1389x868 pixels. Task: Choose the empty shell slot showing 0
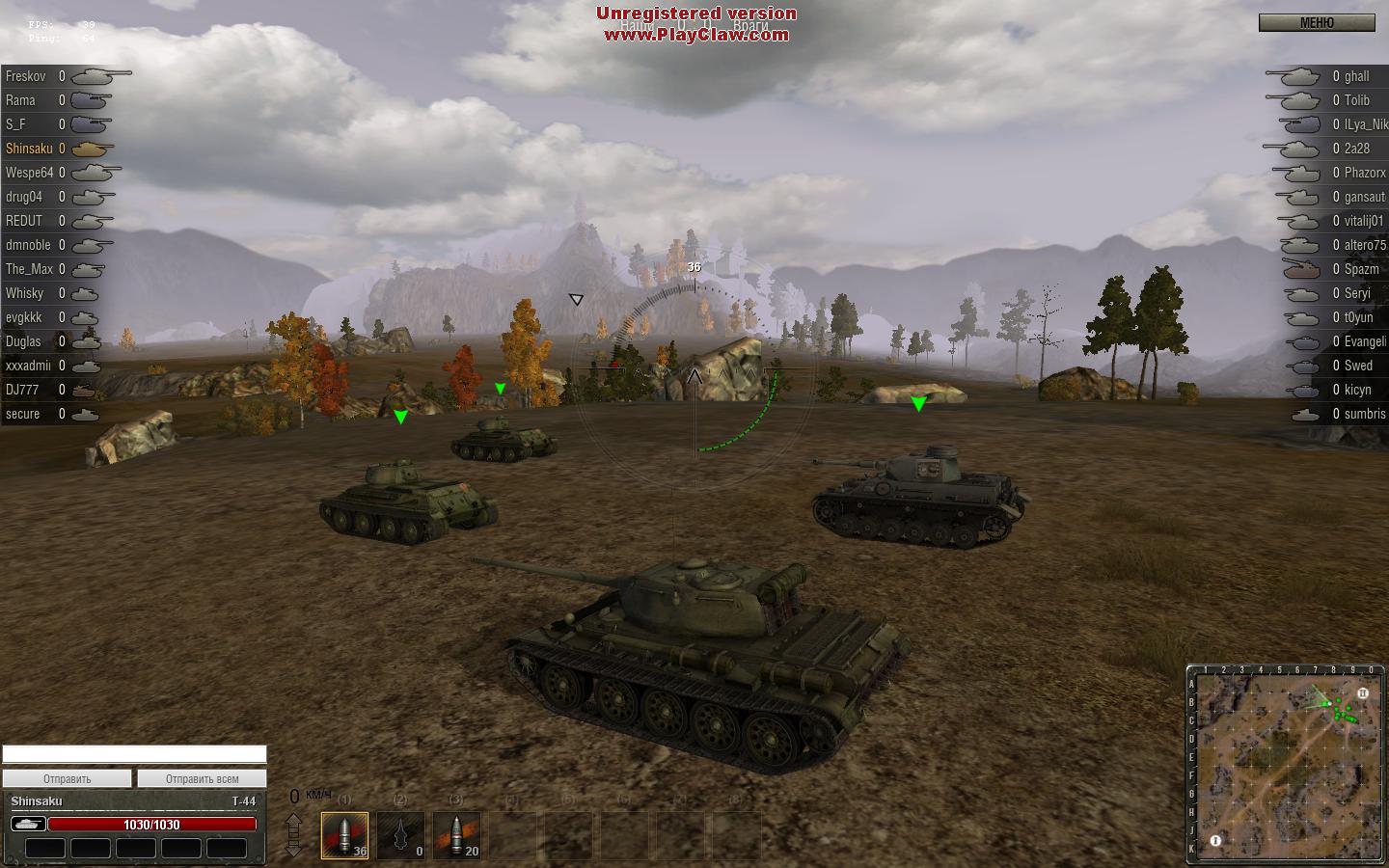pyautogui.click(x=400, y=834)
